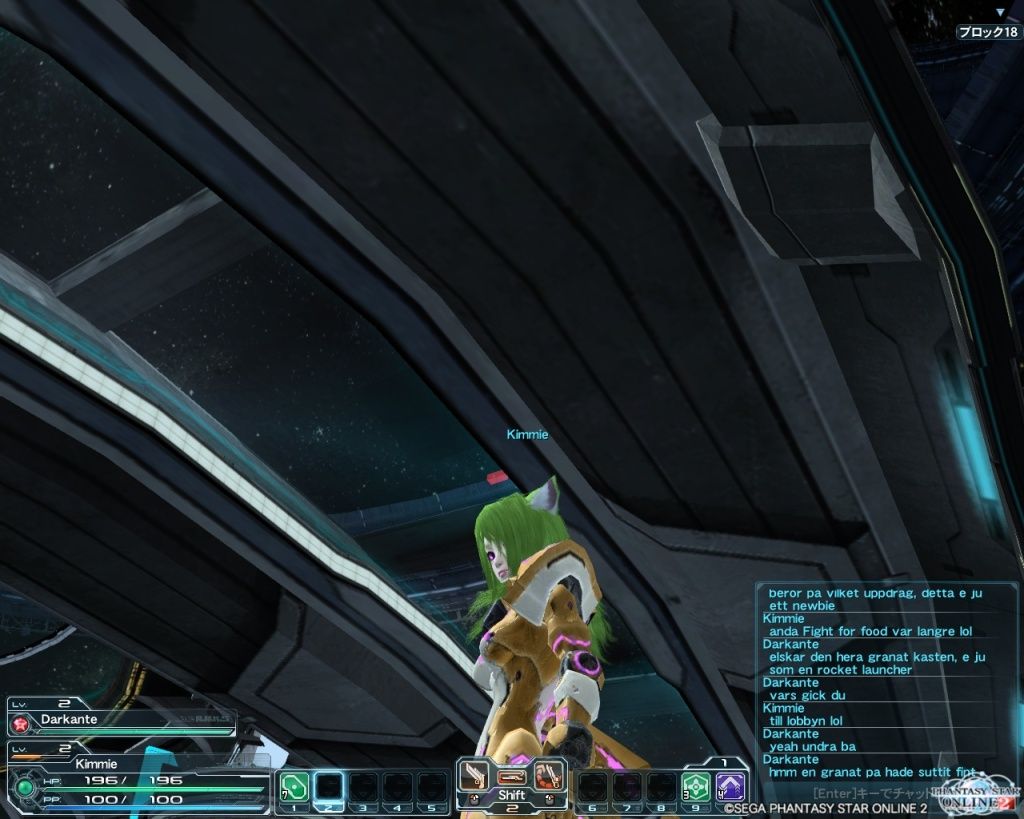Expand the triangle arrow above the block label
Image resolution: width=1024 pixels, height=819 pixels.
pyautogui.click(x=999, y=13)
